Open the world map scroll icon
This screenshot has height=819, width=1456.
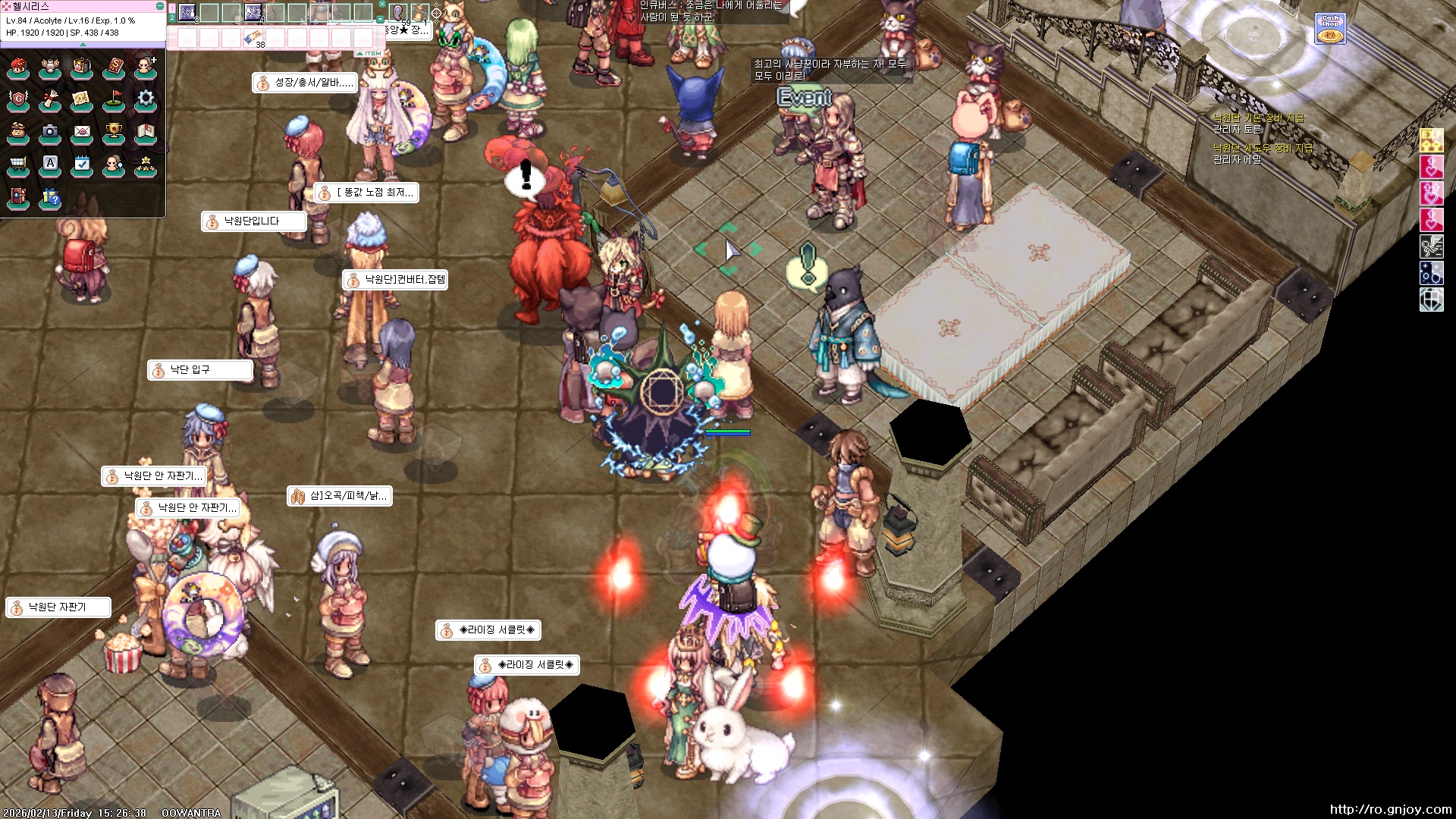pos(82,99)
